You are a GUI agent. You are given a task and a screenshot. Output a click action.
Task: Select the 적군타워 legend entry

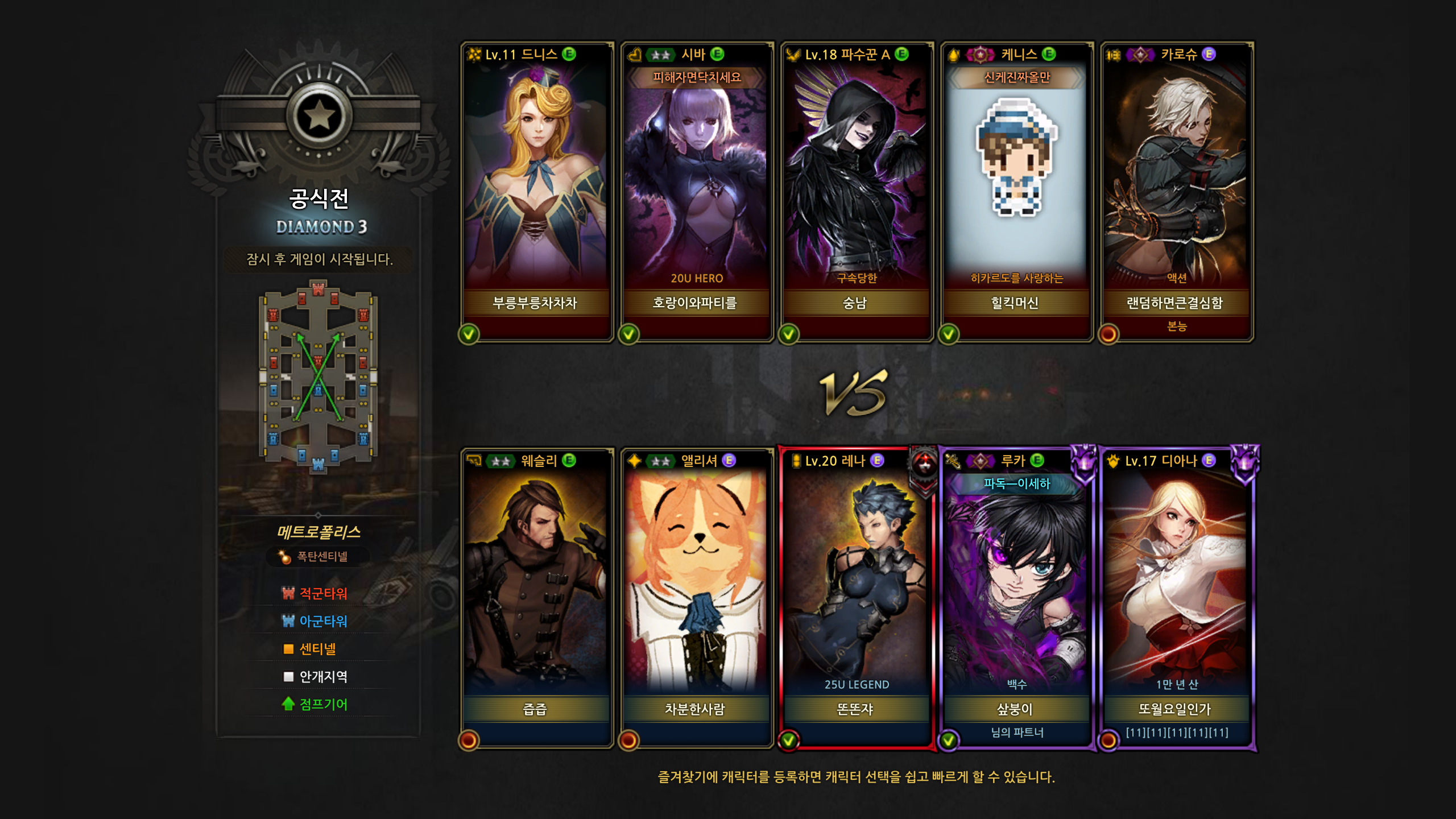point(315,593)
